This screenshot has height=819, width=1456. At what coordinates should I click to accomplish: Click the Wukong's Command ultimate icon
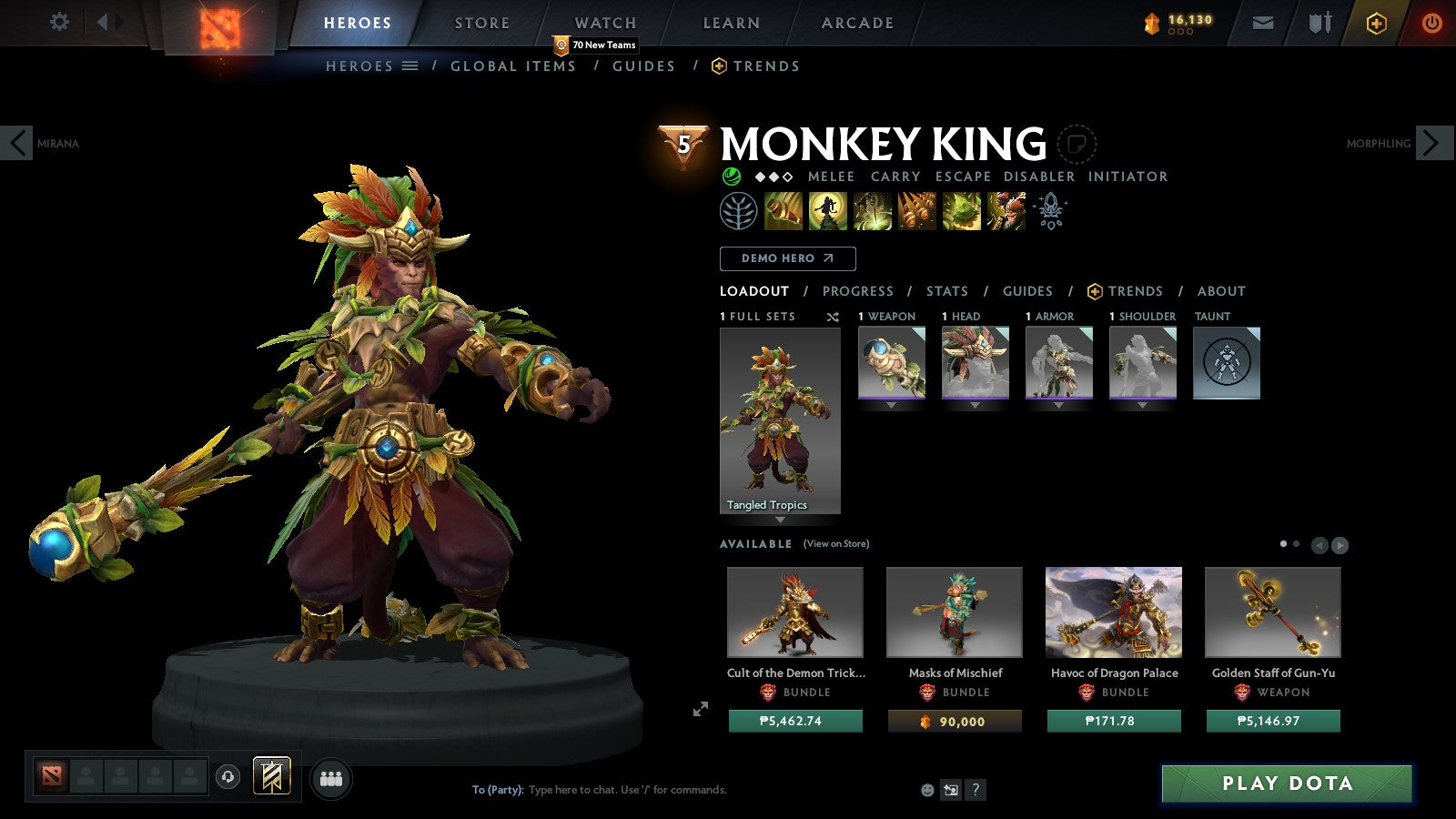tap(1005, 209)
